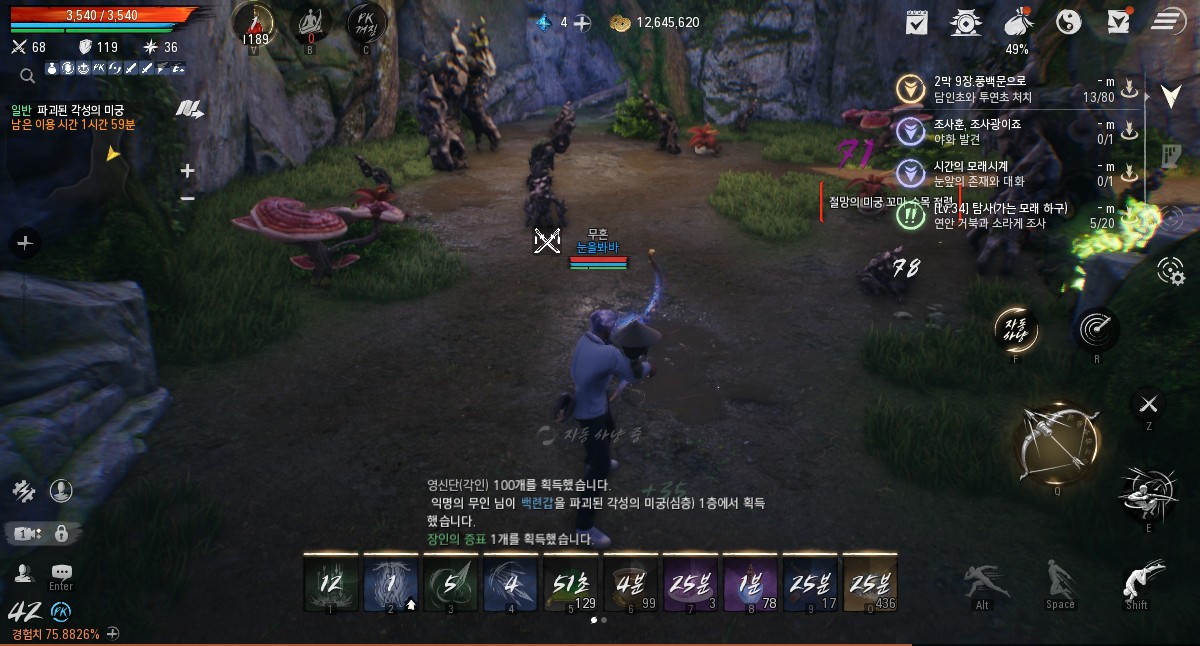The height and width of the screenshot is (646, 1200).
Task: Use the bow basic attack button
Action: pos(1057,443)
